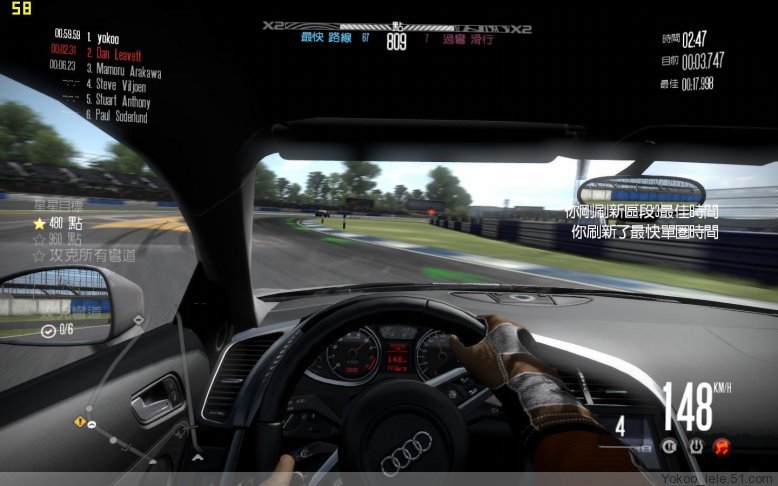This screenshot has width=778, height=486.
Task: Select the 攻克所有彎道 star objective
Action: pyautogui.click(x=85, y=255)
